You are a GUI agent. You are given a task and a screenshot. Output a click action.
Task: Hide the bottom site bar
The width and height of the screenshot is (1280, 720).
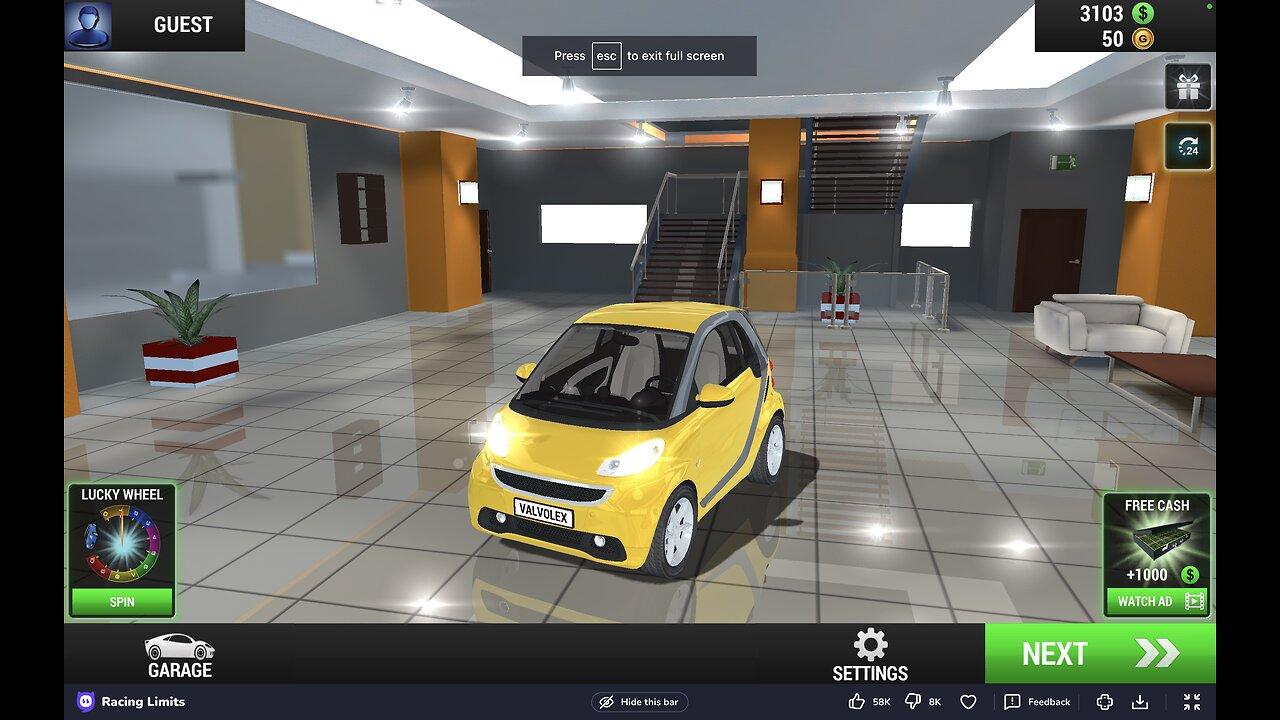[639, 702]
